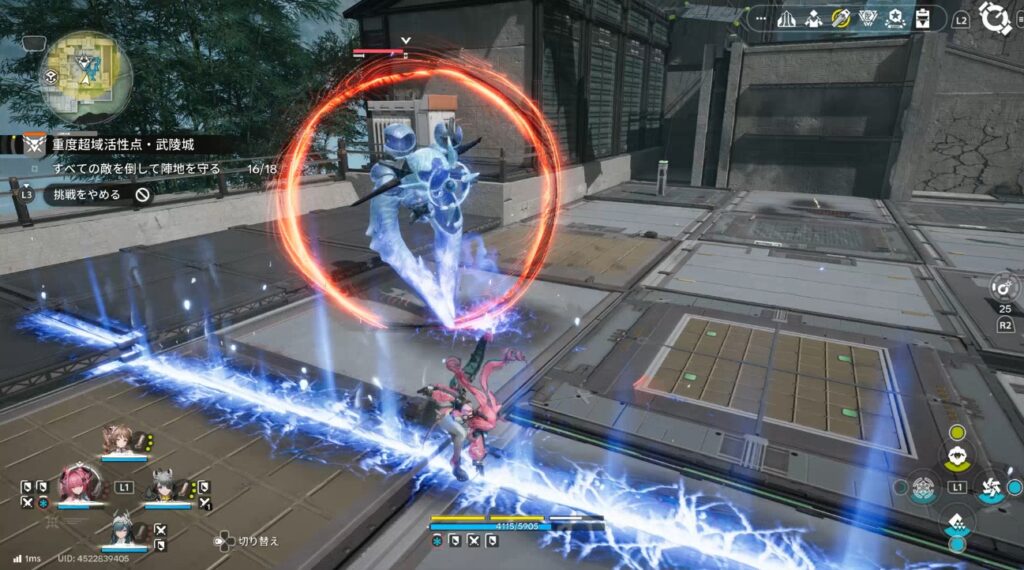Open the circular minimap

click(x=86, y=76)
